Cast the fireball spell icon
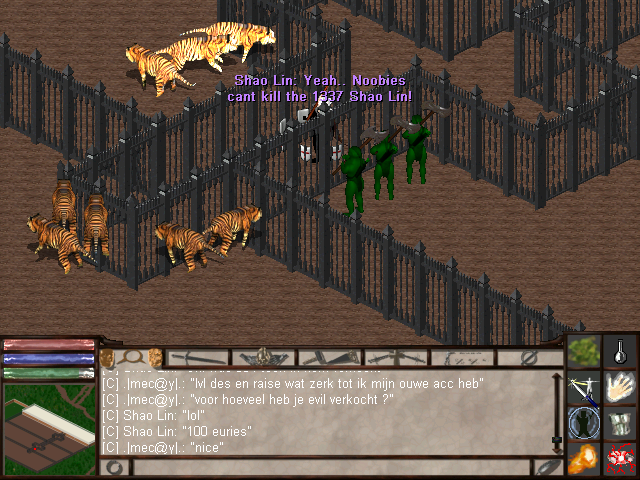Screen dimensions: 640x480 click(x=584, y=459)
